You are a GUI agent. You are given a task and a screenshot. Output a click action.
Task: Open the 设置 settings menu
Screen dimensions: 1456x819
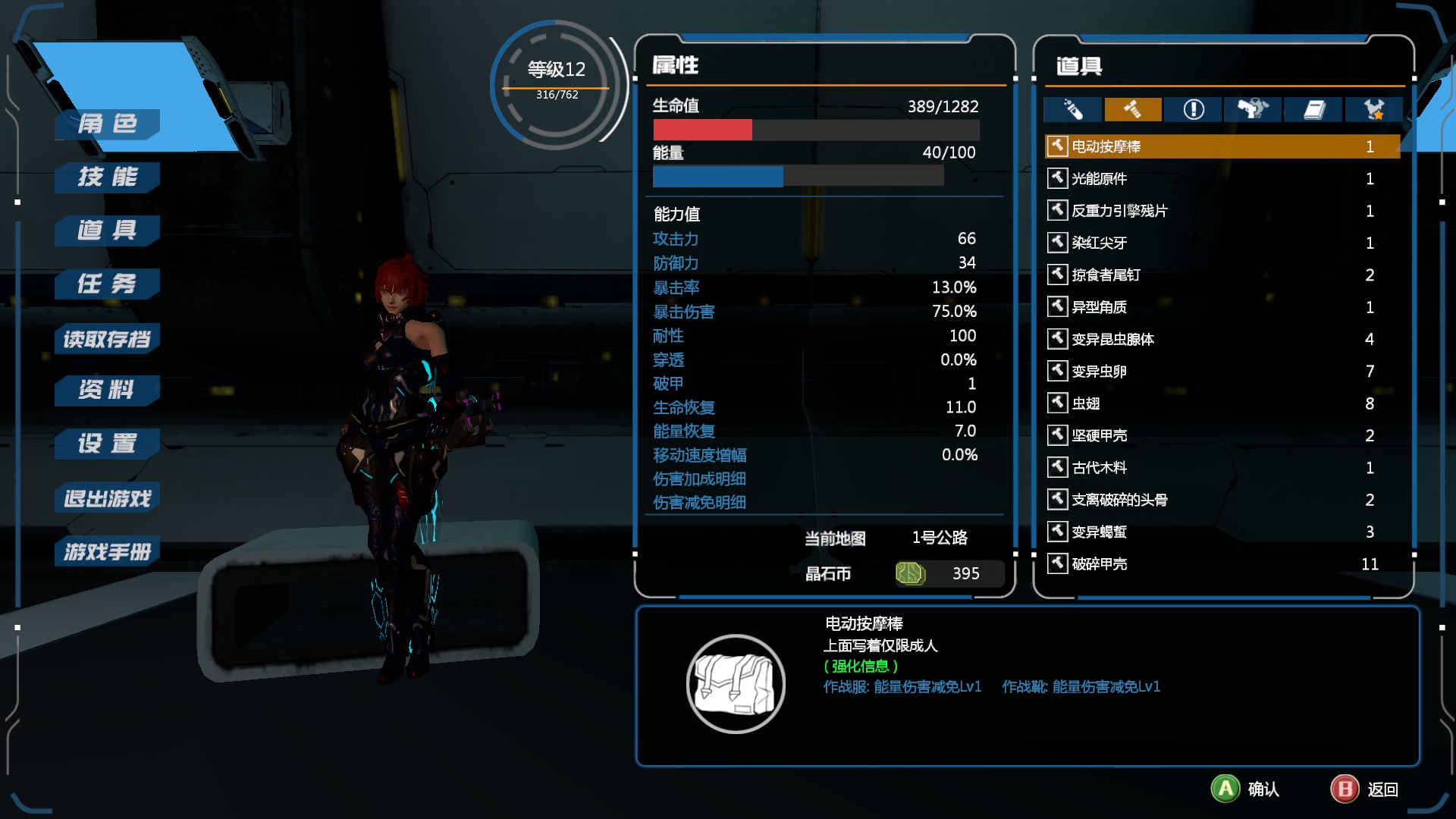[108, 444]
